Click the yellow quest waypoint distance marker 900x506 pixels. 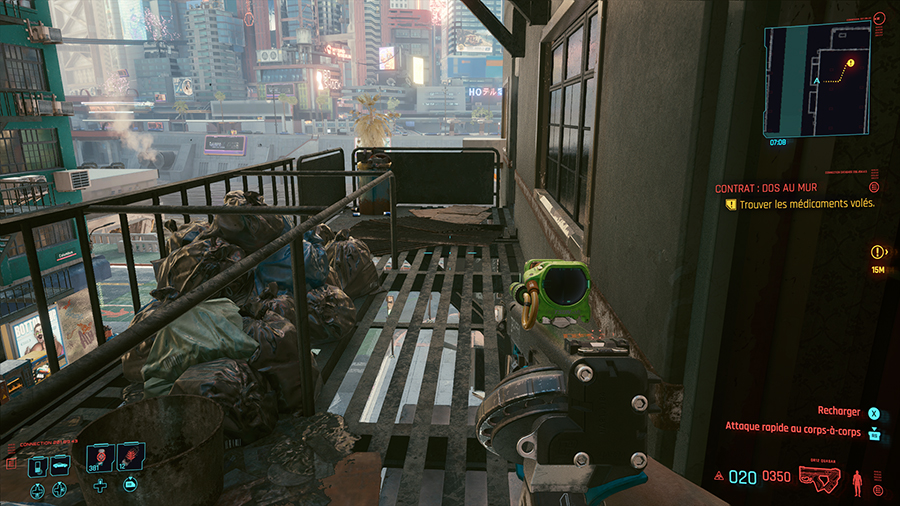[878, 253]
